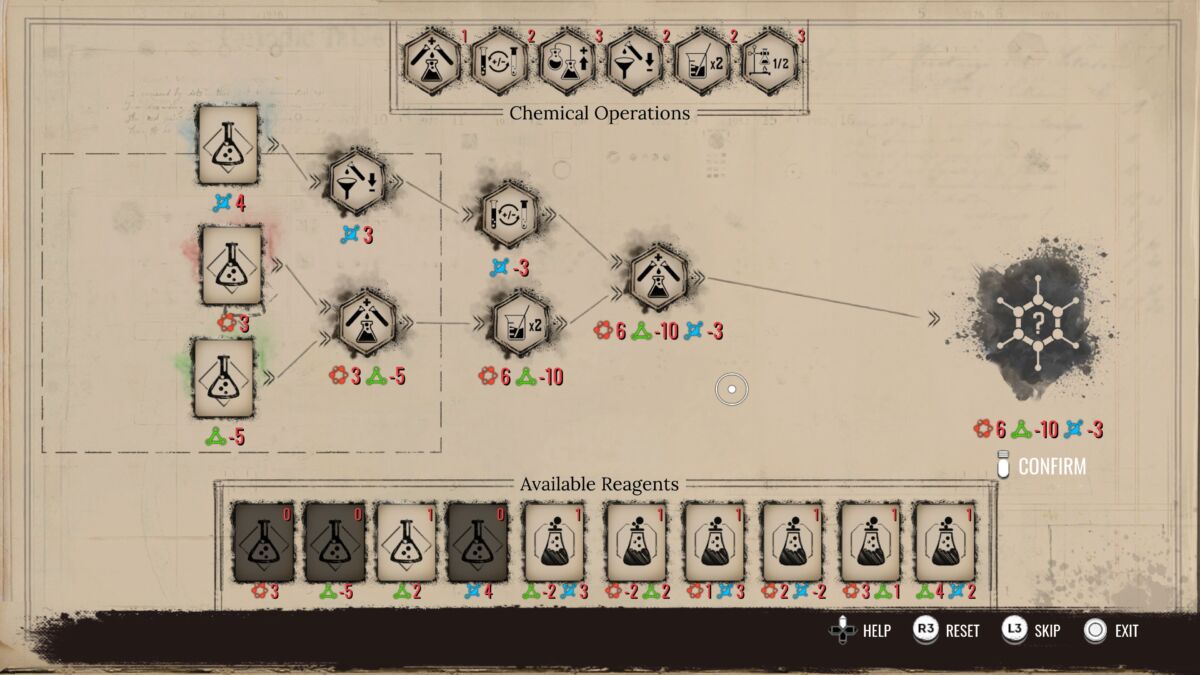The image size is (1200, 675).
Task: Select the red 3 green 1 reagent
Action: point(869,542)
